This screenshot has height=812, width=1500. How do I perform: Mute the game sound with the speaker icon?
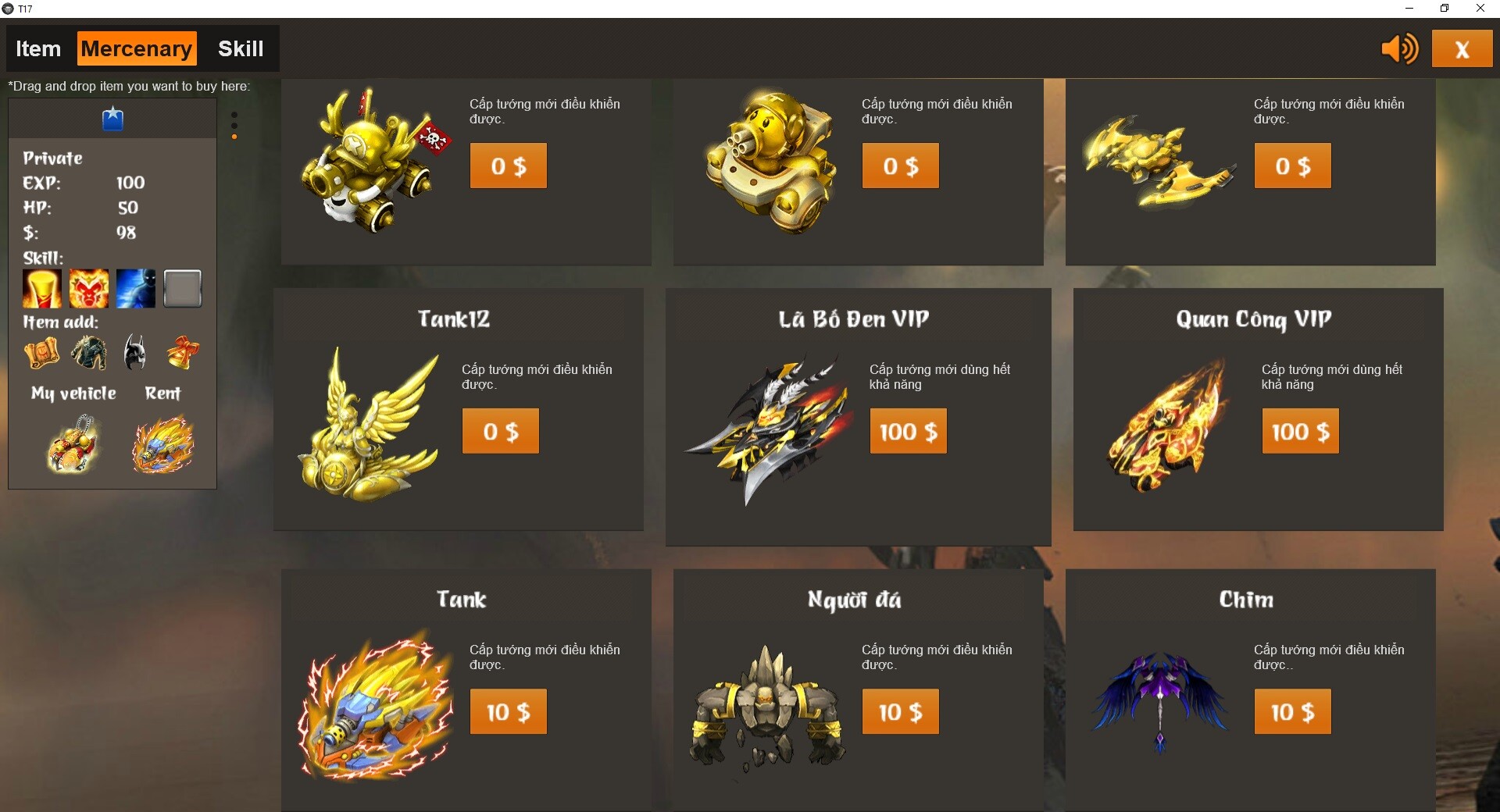coord(1398,48)
